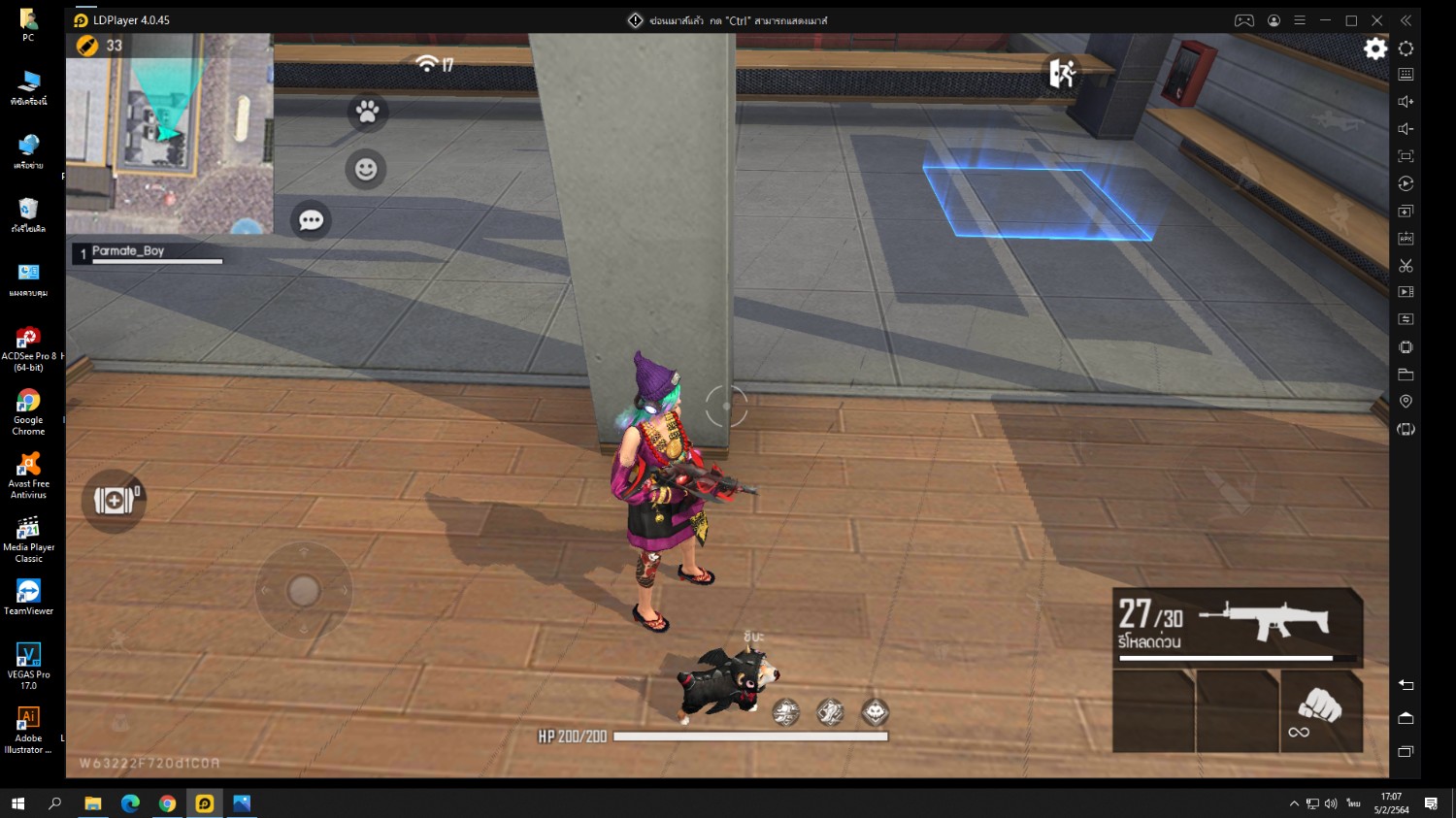Minimize the LDPlayer window
The width and height of the screenshot is (1456, 818).
pyautogui.click(x=1325, y=20)
